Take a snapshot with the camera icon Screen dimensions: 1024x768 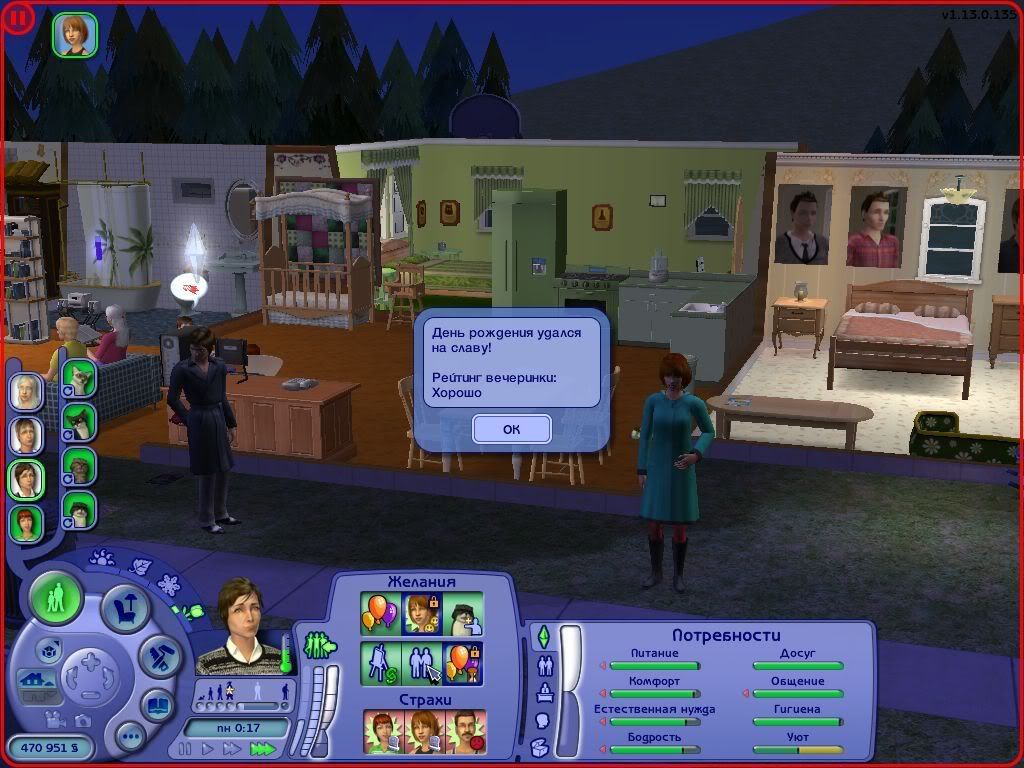(84, 720)
